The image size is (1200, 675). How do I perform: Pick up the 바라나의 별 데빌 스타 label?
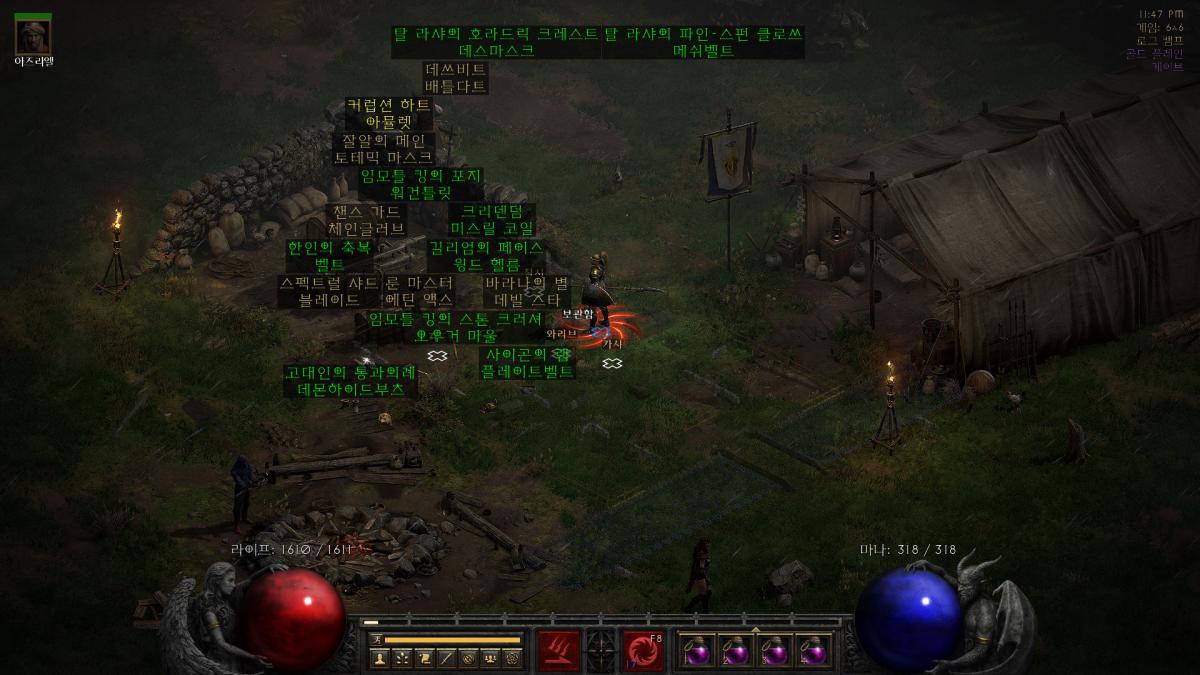click(x=526, y=291)
